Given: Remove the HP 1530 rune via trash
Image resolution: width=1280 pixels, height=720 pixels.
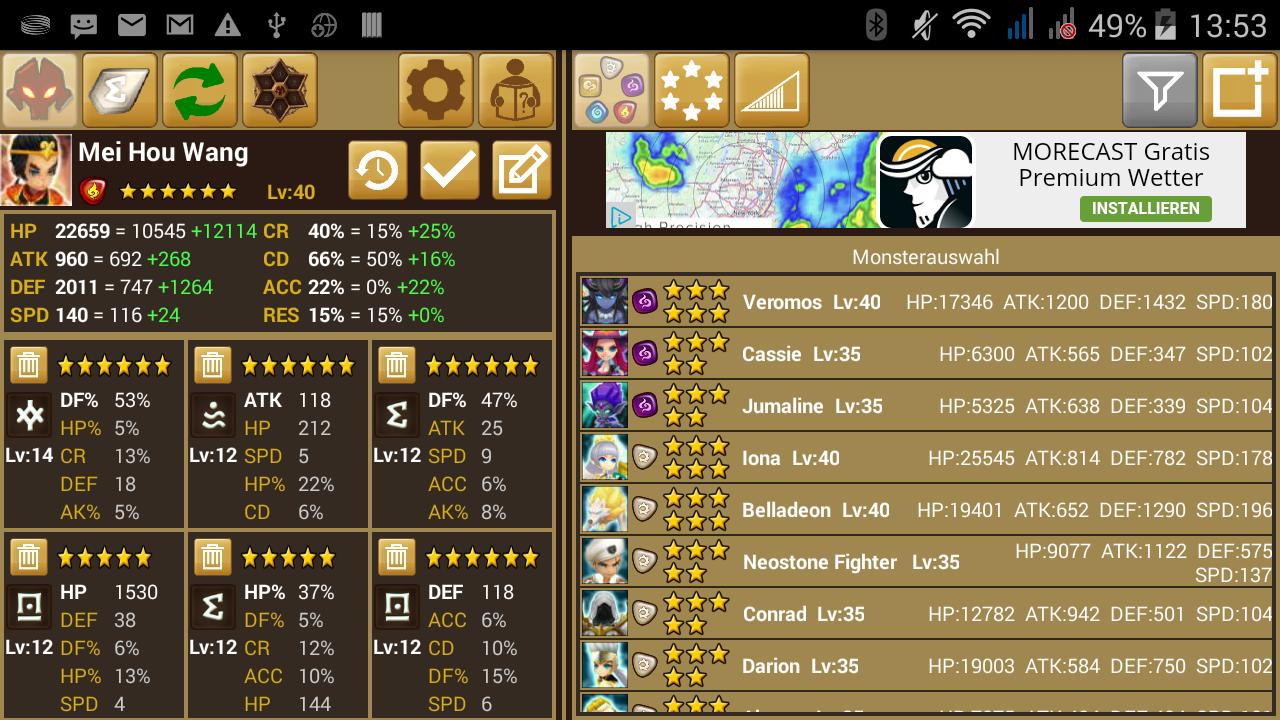Looking at the screenshot, I should pos(29,557).
